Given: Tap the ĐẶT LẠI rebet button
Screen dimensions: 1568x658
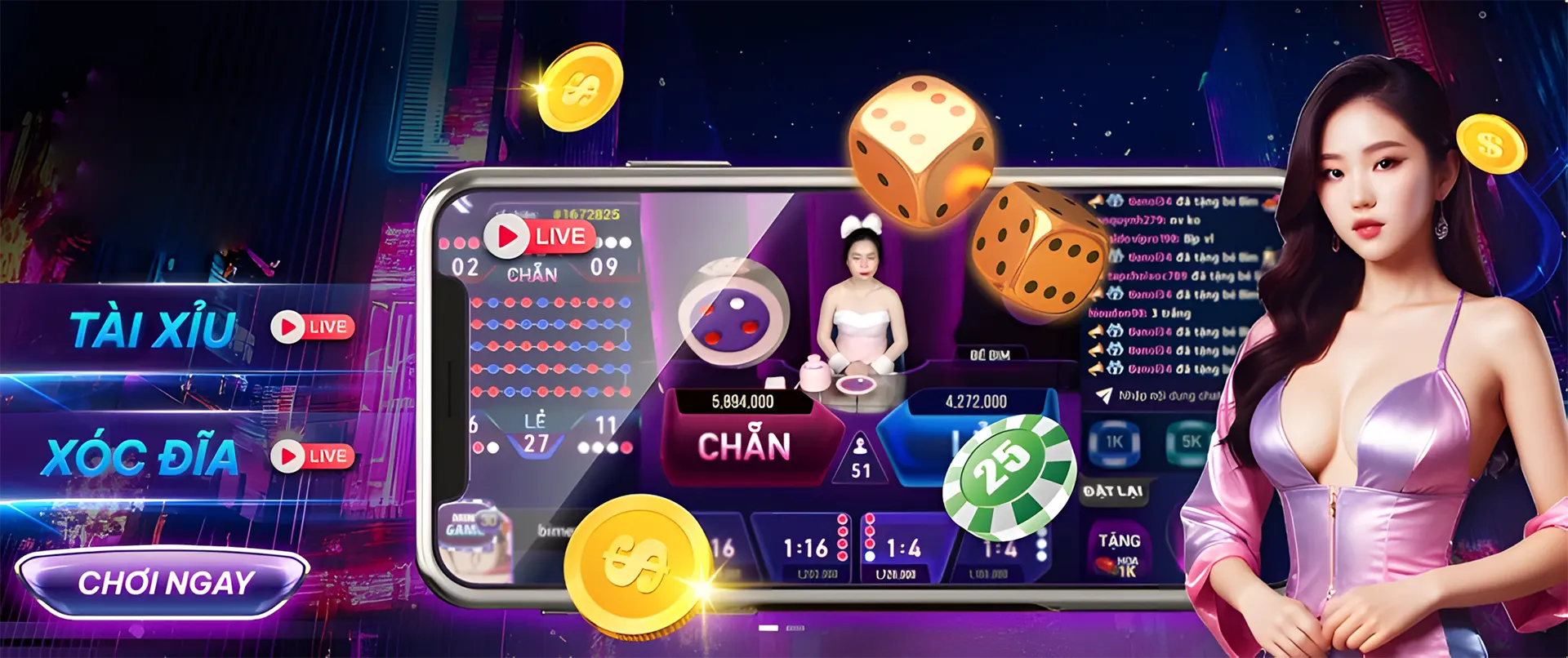Looking at the screenshot, I should 1112,491.
